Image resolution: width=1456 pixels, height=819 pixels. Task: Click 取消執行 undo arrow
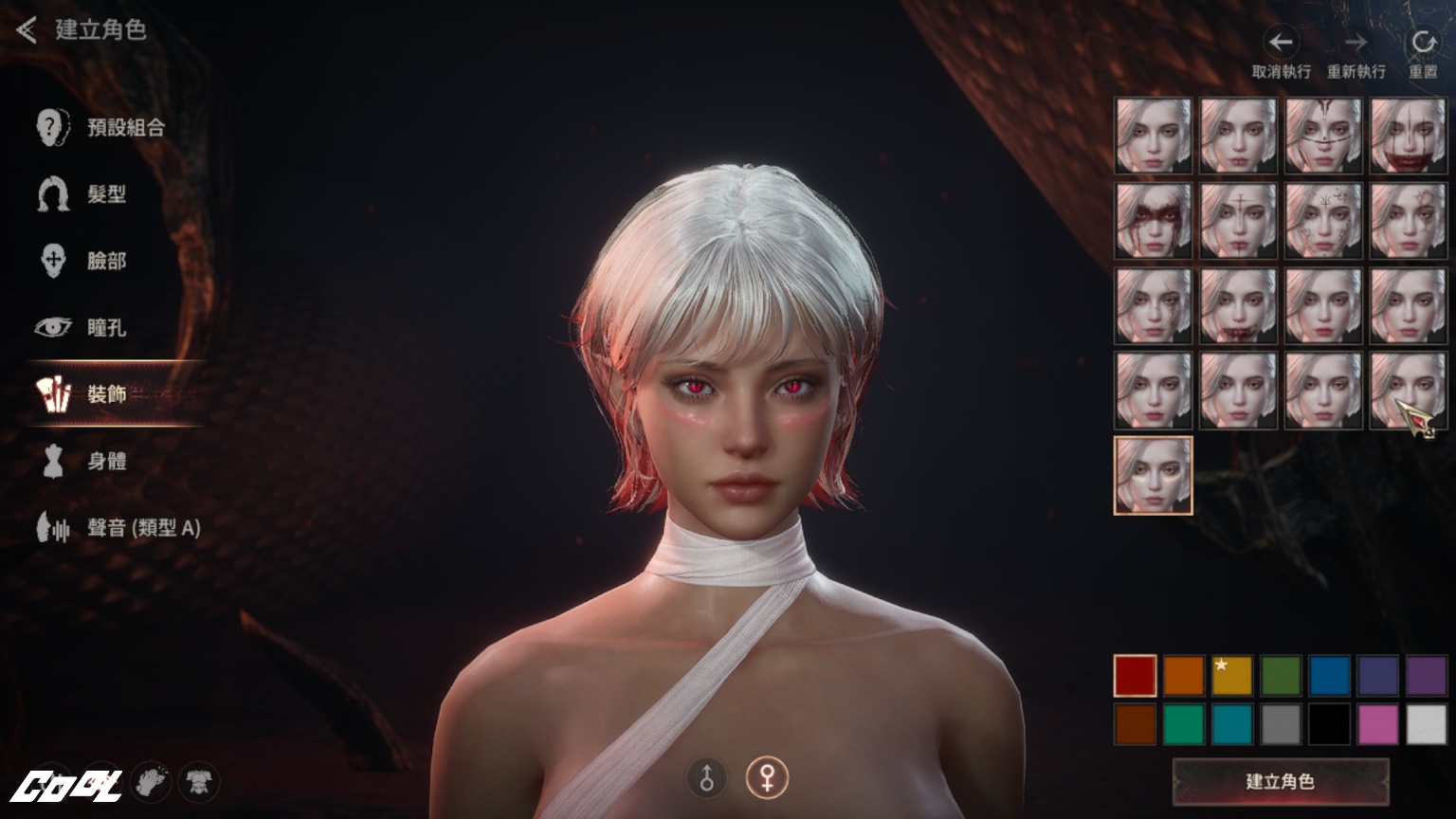(x=1281, y=43)
